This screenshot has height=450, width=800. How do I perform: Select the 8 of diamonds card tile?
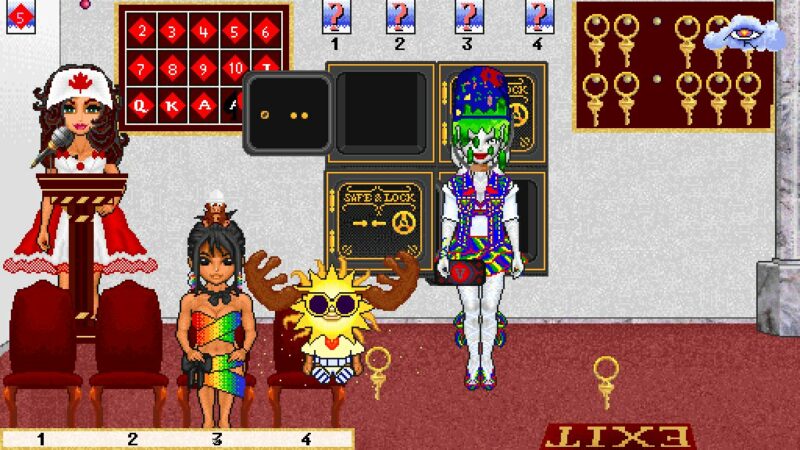click(173, 68)
